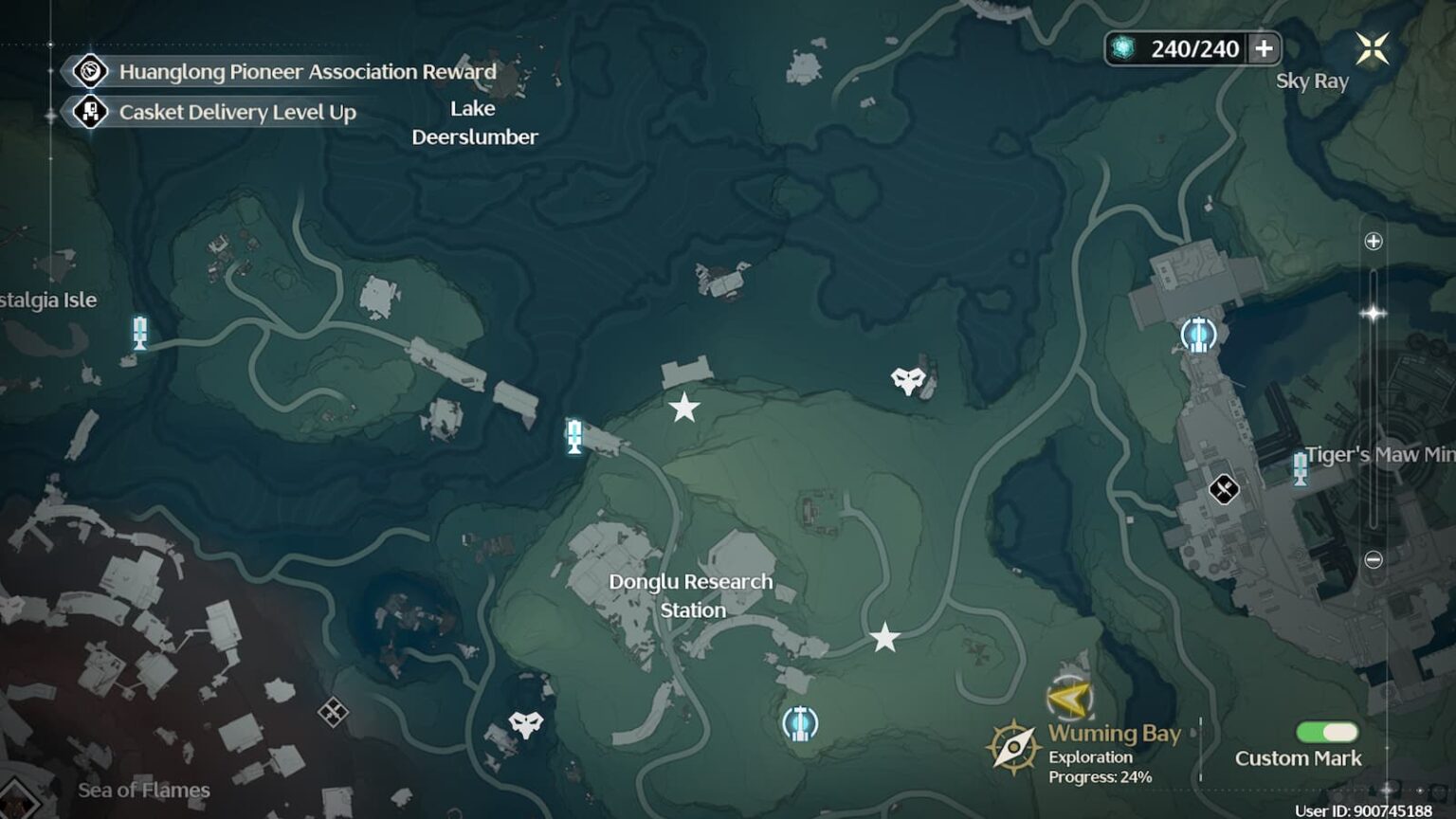Toggle the Custom Mark switch
The width and height of the screenshot is (1456, 819).
[x=1326, y=732]
